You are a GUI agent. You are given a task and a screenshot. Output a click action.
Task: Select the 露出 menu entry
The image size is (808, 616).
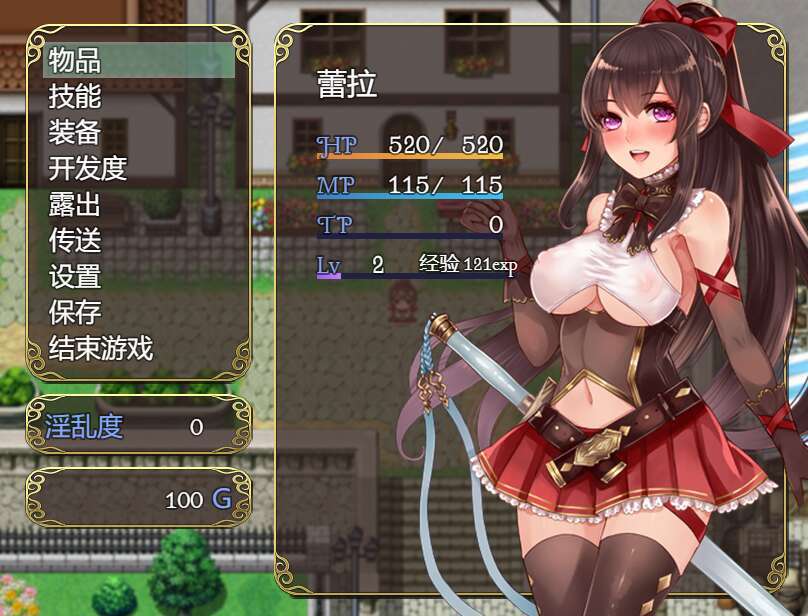click(x=76, y=204)
